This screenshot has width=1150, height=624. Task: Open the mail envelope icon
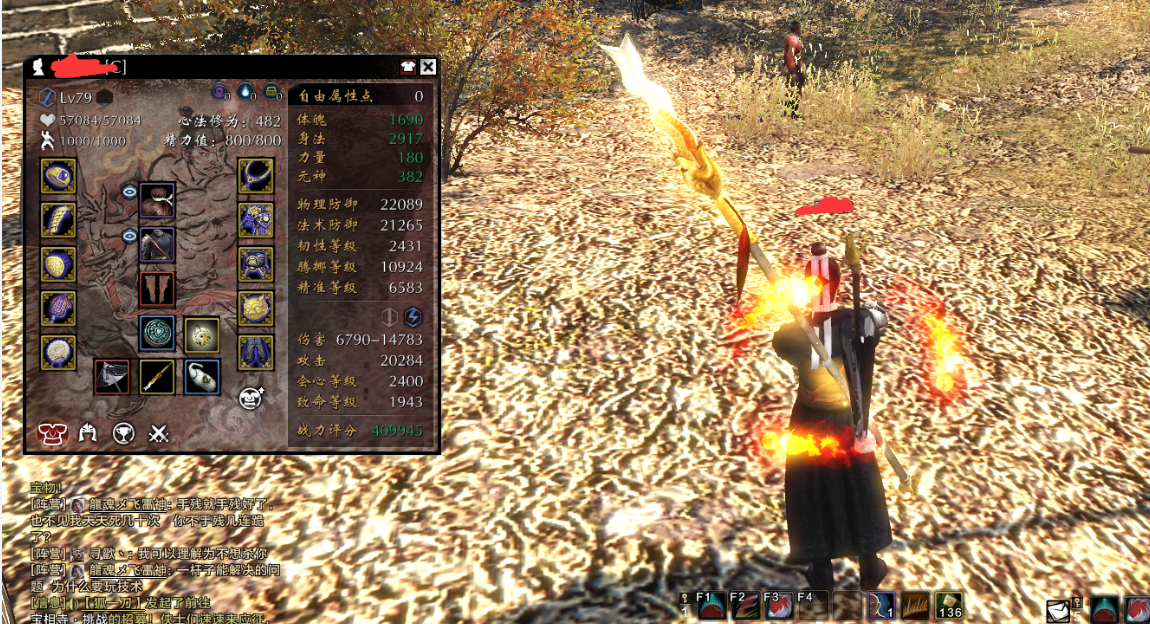coord(1059,610)
